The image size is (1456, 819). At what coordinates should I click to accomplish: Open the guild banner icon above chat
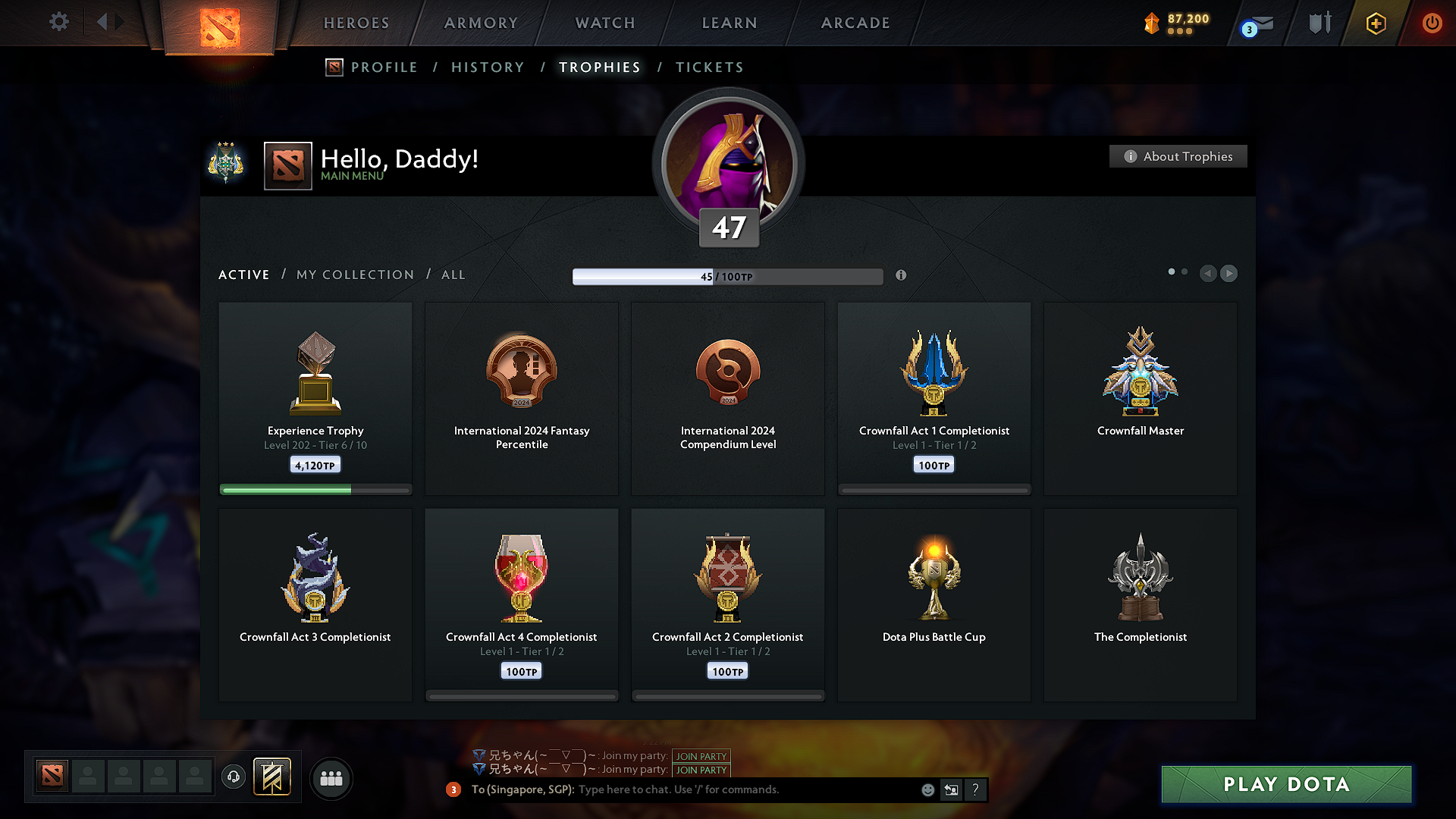pyautogui.click(x=273, y=777)
